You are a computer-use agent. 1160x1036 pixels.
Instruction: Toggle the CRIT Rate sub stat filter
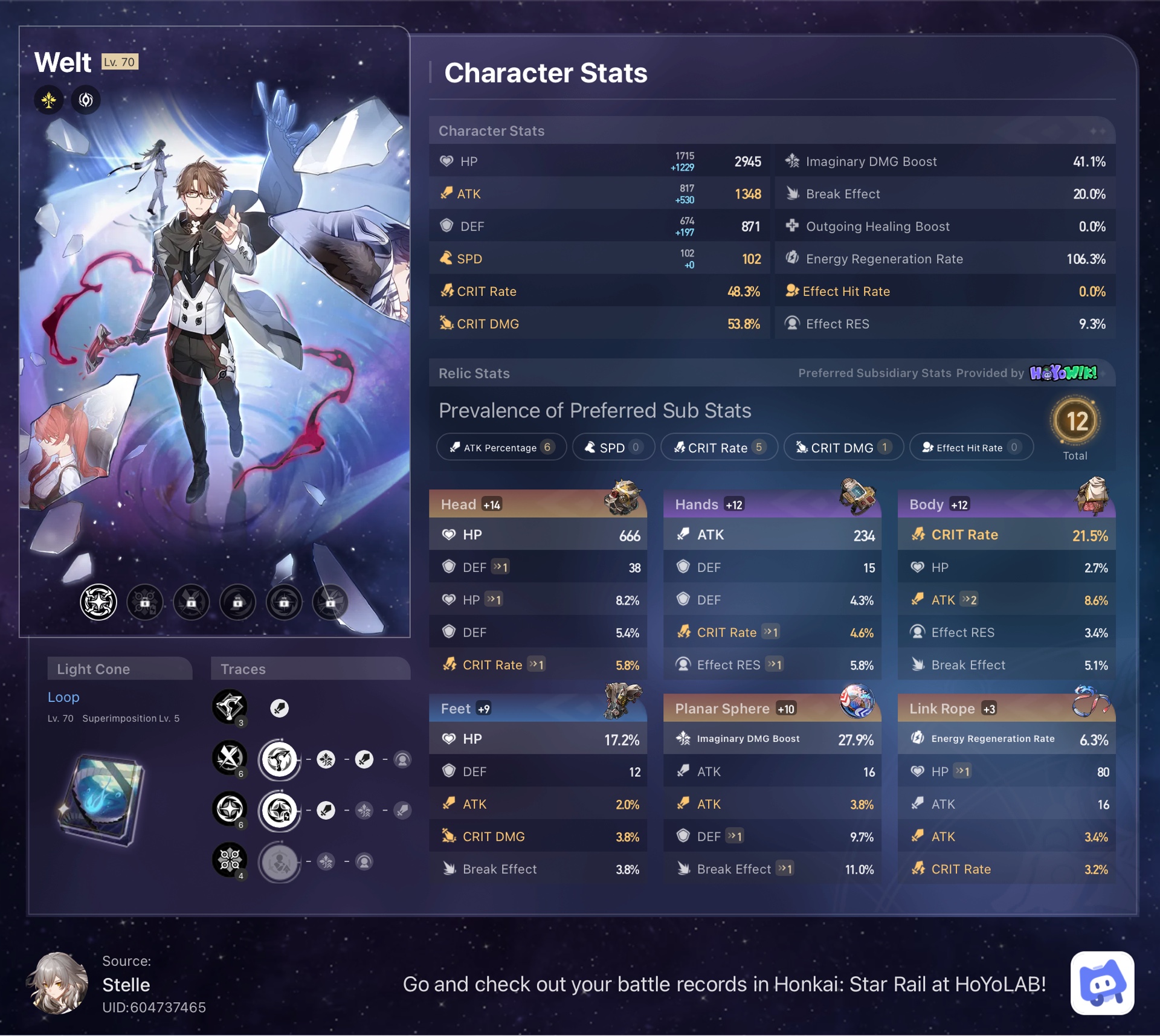coord(719,447)
